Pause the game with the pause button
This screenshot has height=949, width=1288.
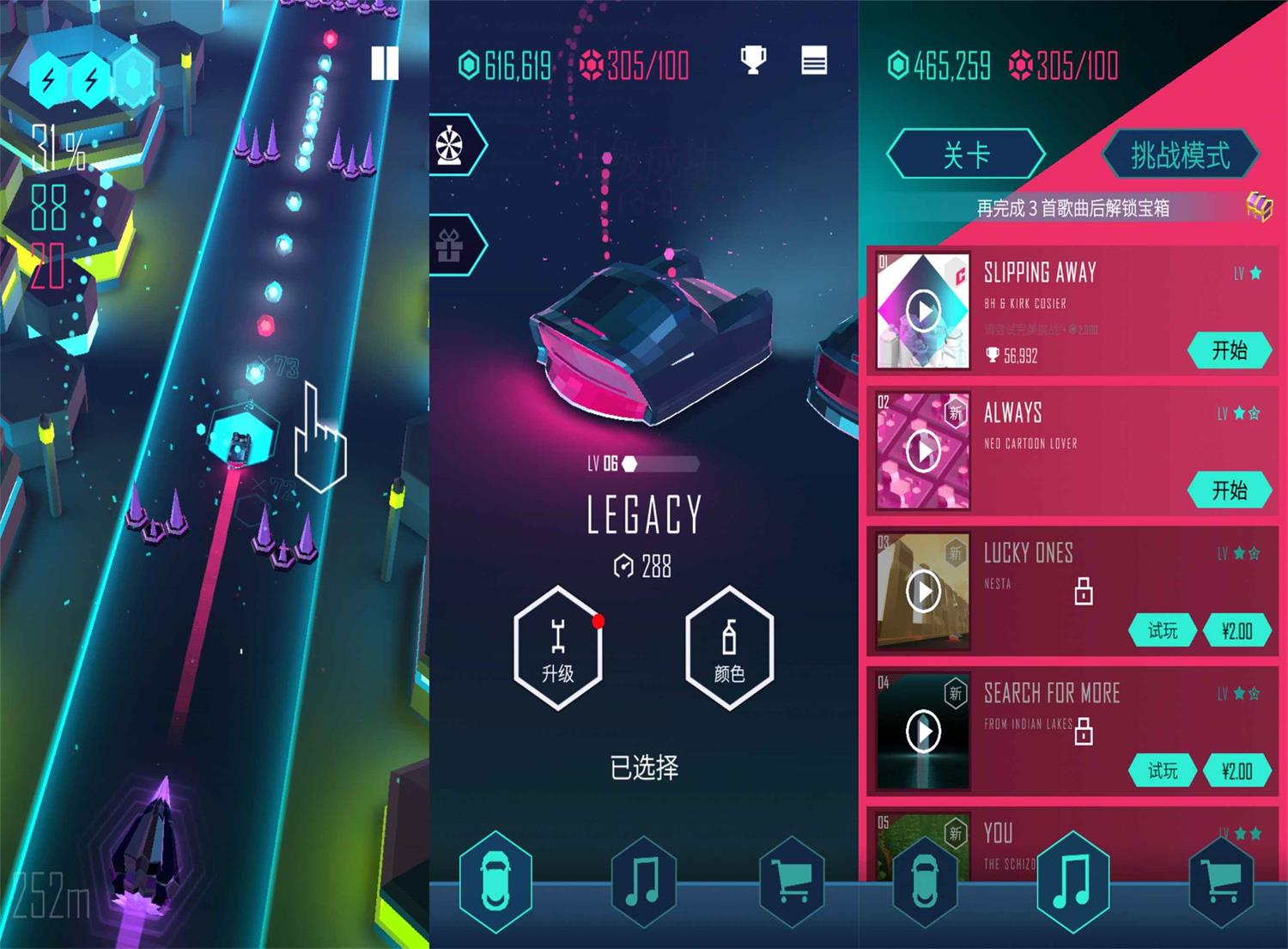[x=385, y=63]
